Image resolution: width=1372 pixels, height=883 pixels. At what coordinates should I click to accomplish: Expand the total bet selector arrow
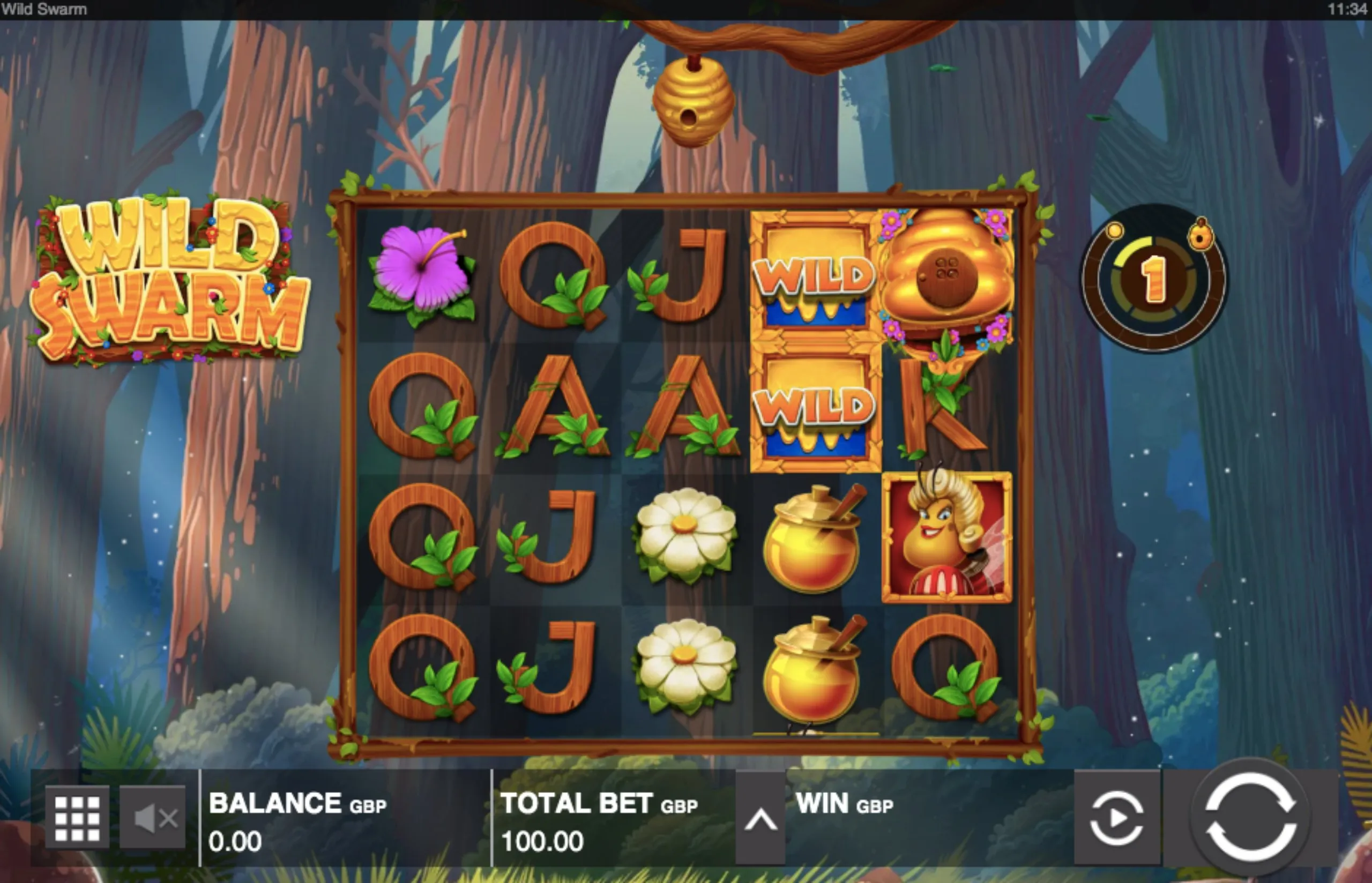(x=760, y=819)
